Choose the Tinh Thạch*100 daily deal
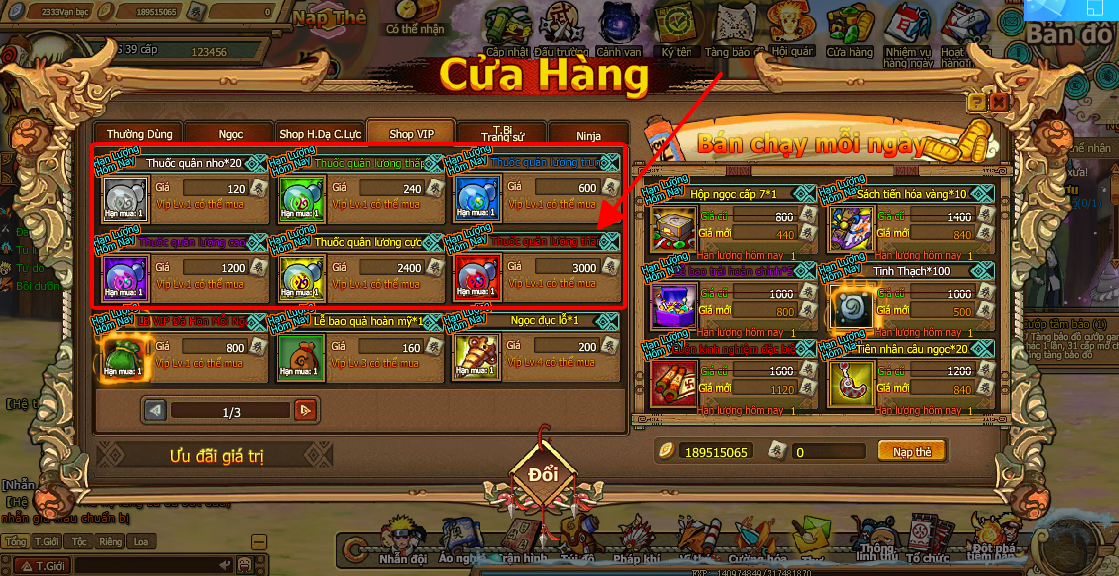This screenshot has width=1119, height=576. (852, 307)
